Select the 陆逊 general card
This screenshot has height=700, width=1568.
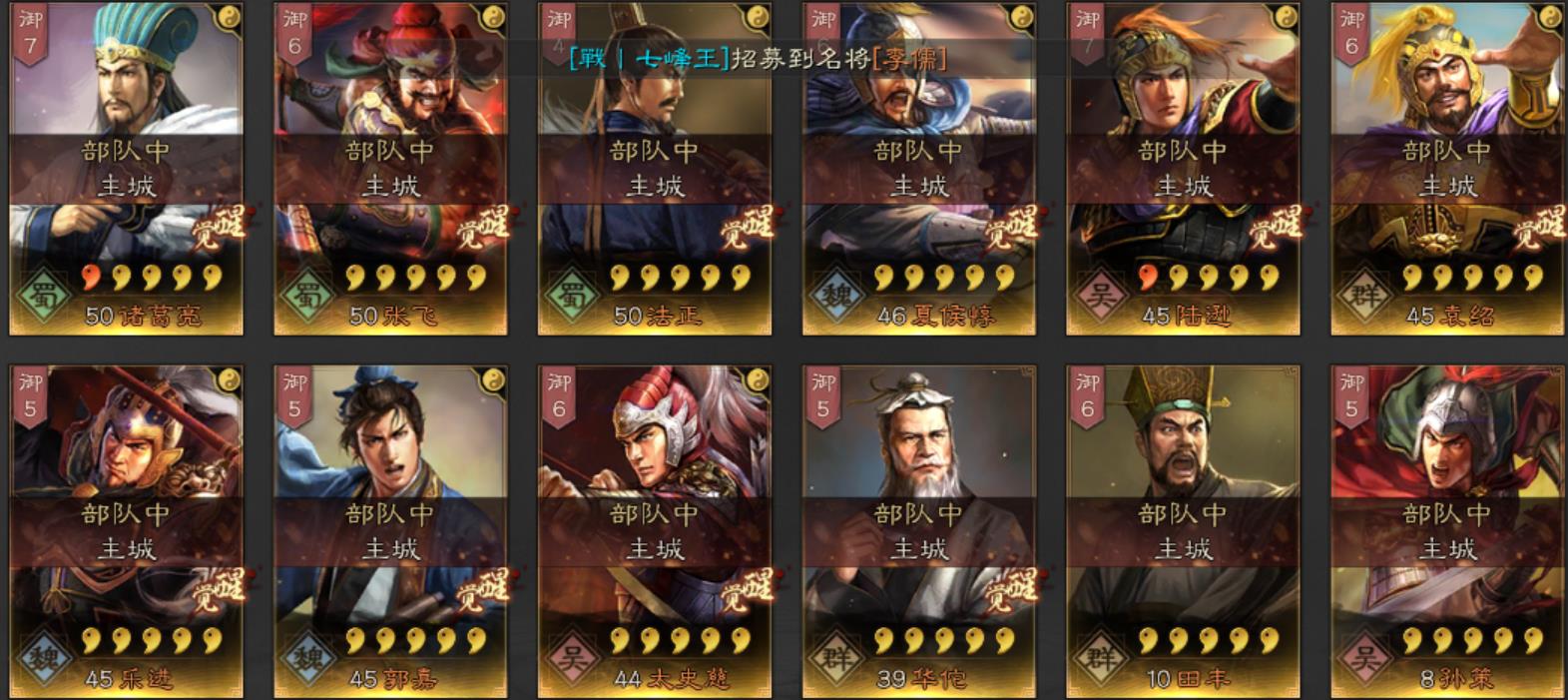pyautogui.click(x=1183, y=168)
